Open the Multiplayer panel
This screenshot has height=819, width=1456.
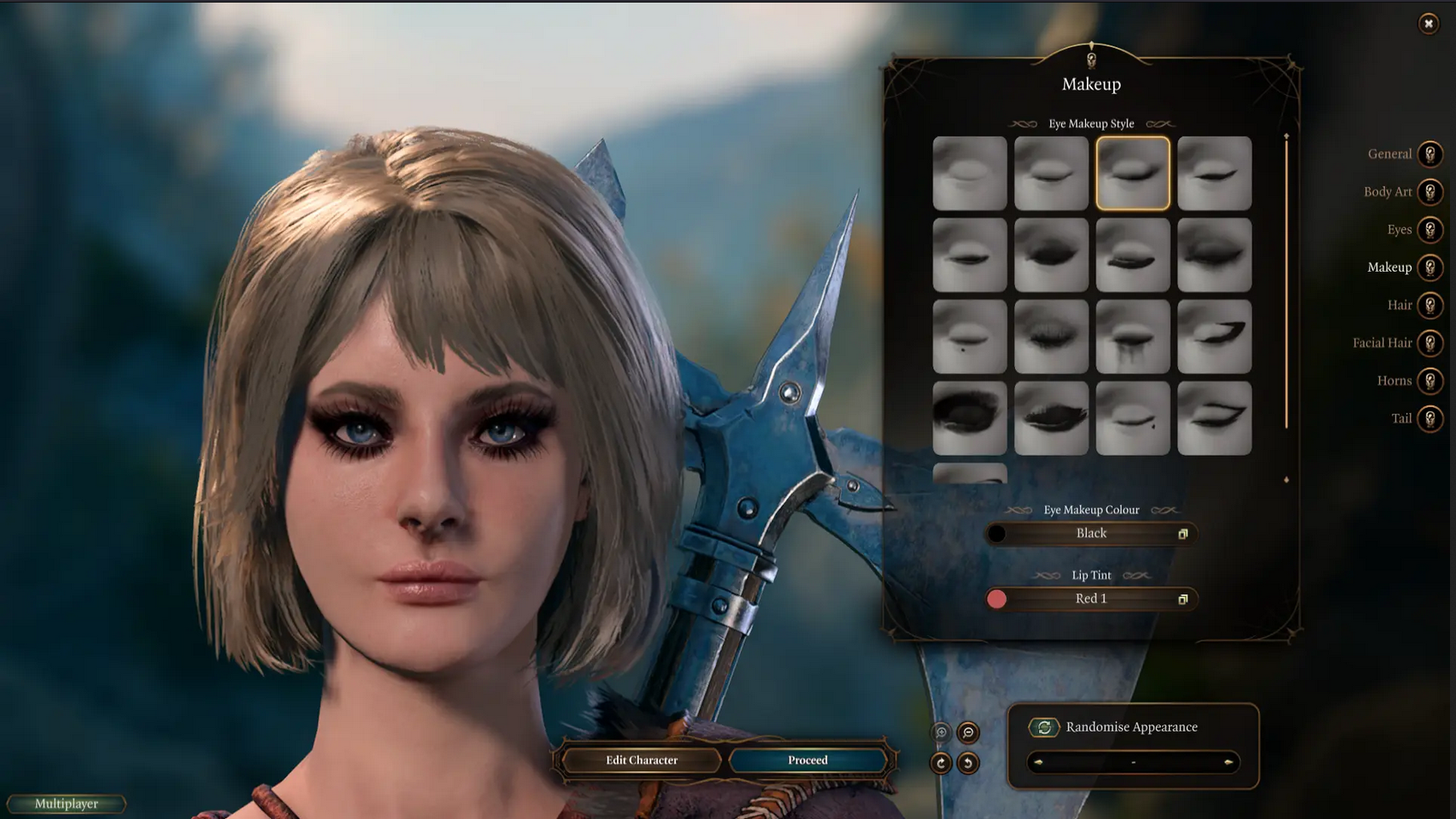pos(67,804)
